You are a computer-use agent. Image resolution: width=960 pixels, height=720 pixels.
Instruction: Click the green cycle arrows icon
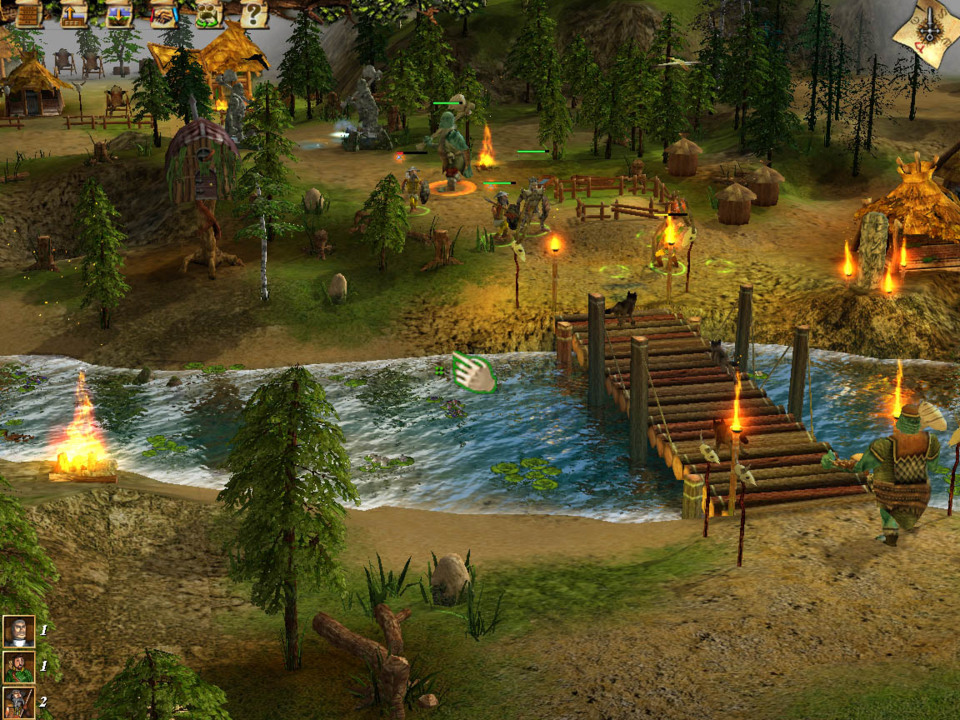click(x=209, y=14)
